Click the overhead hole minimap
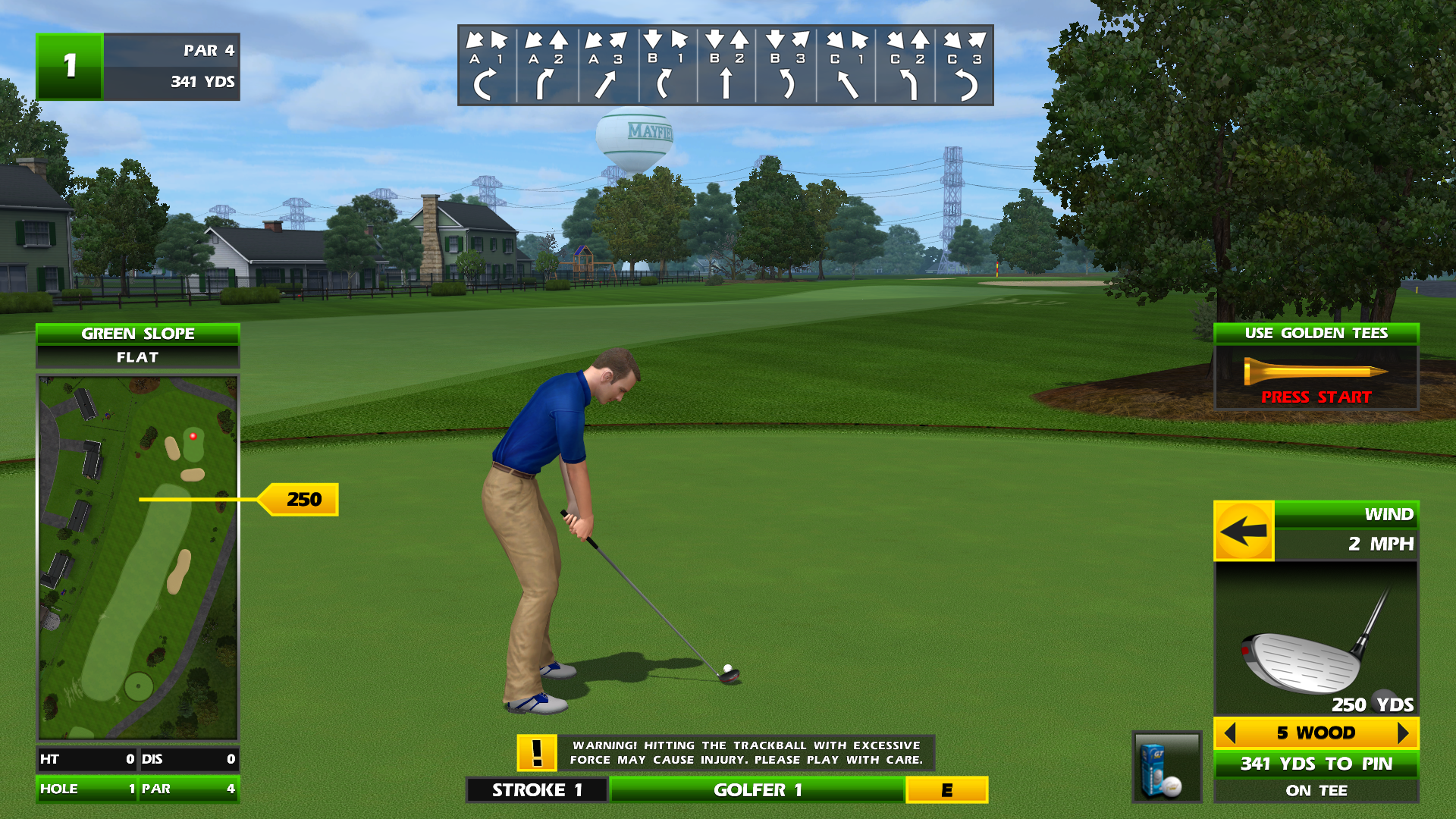This screenshot has height=819, width=1456. (138, 557)
